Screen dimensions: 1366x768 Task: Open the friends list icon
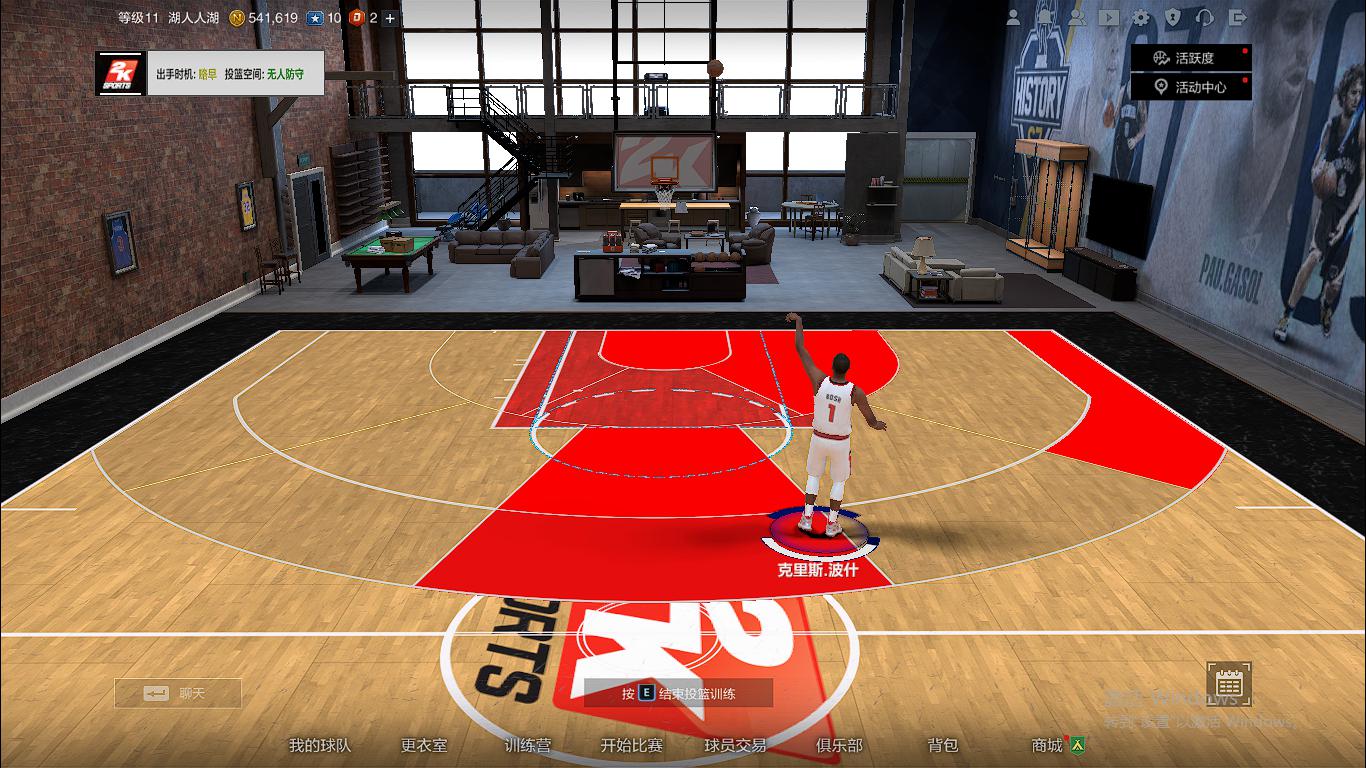[1078, 17]
